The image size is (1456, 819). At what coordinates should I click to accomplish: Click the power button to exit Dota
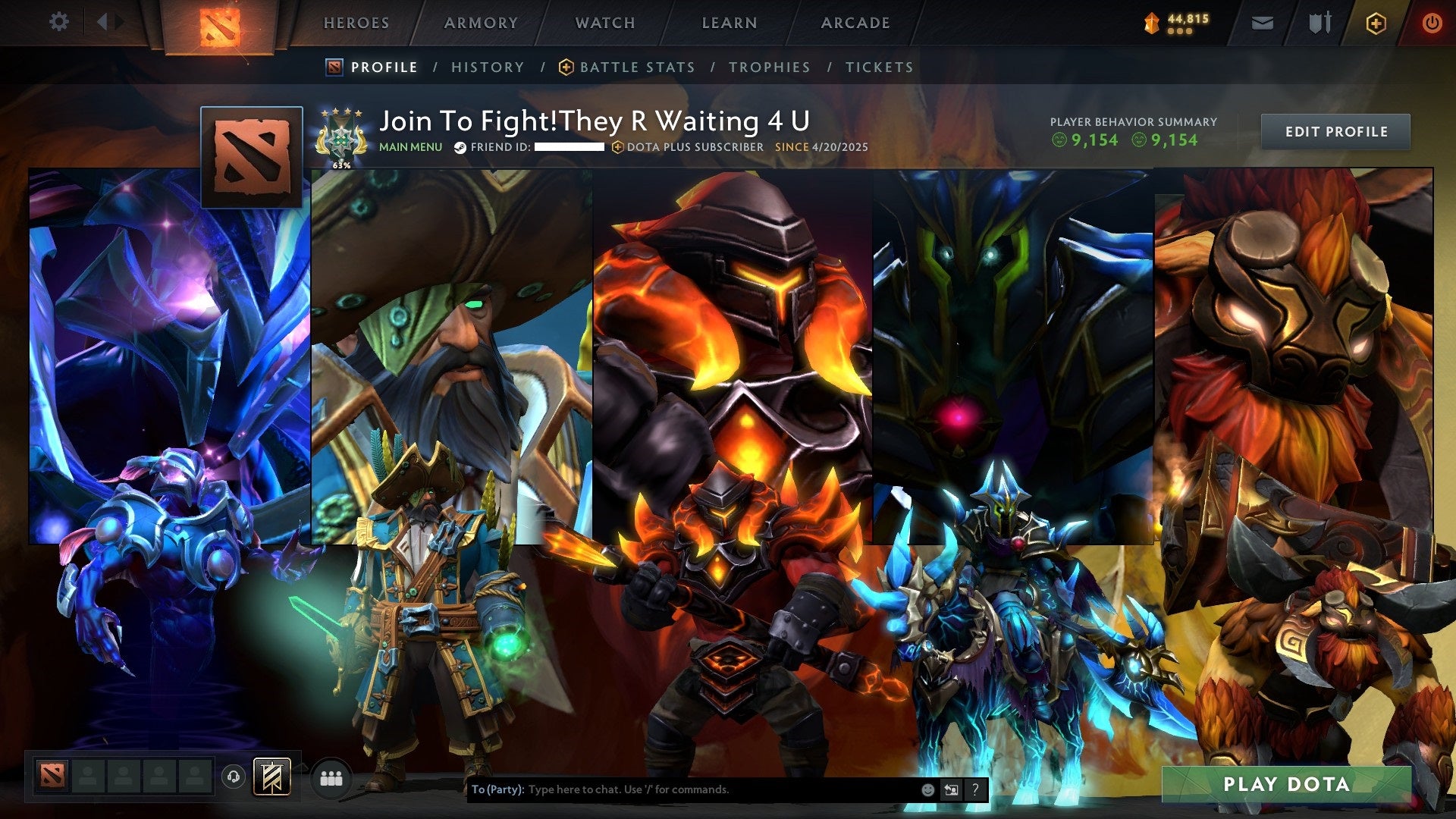click(x=1432, y=23)
